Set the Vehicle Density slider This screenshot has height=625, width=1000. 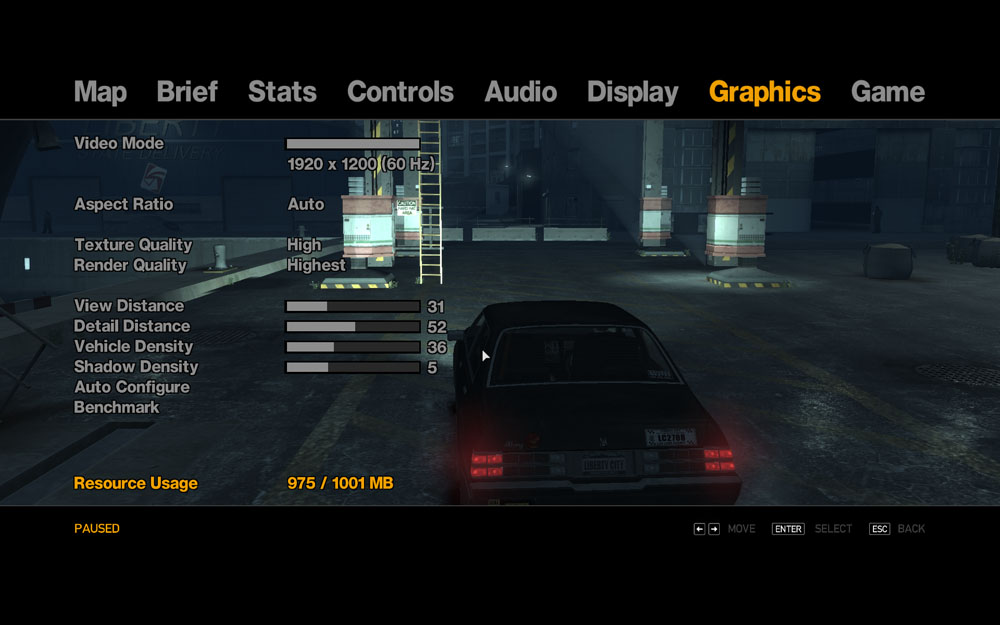pyautogui.click(x=353, y=347)
